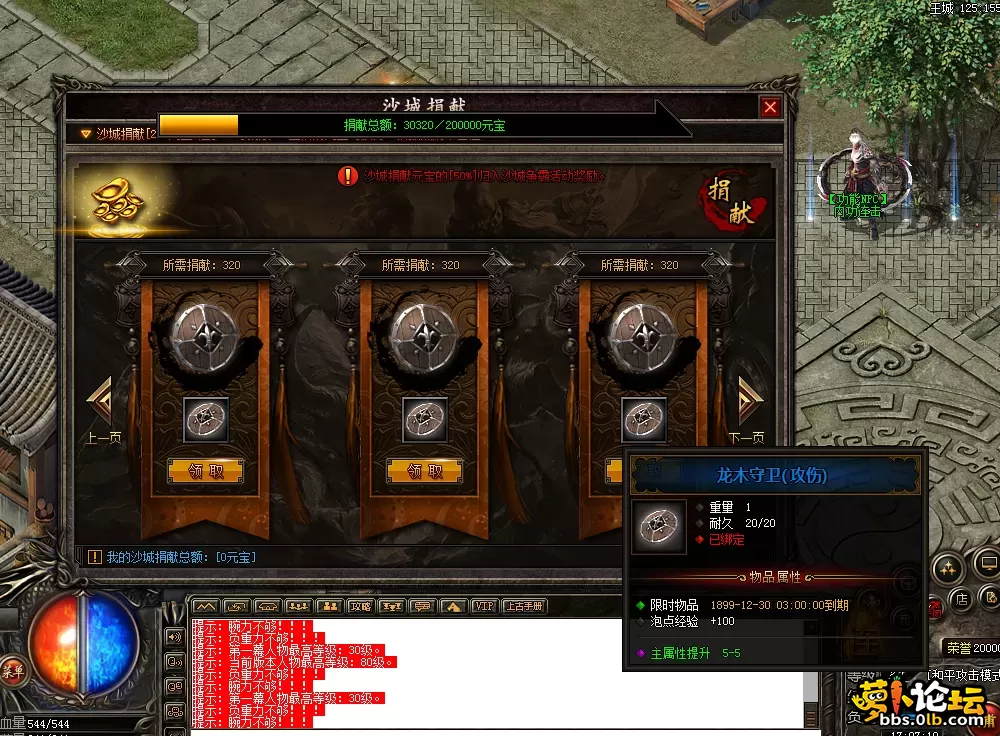Click the speech bubble chat toolbar button
Viewport: 1000px width, 736px height.
pyautogui.click(x=422, y=606)
